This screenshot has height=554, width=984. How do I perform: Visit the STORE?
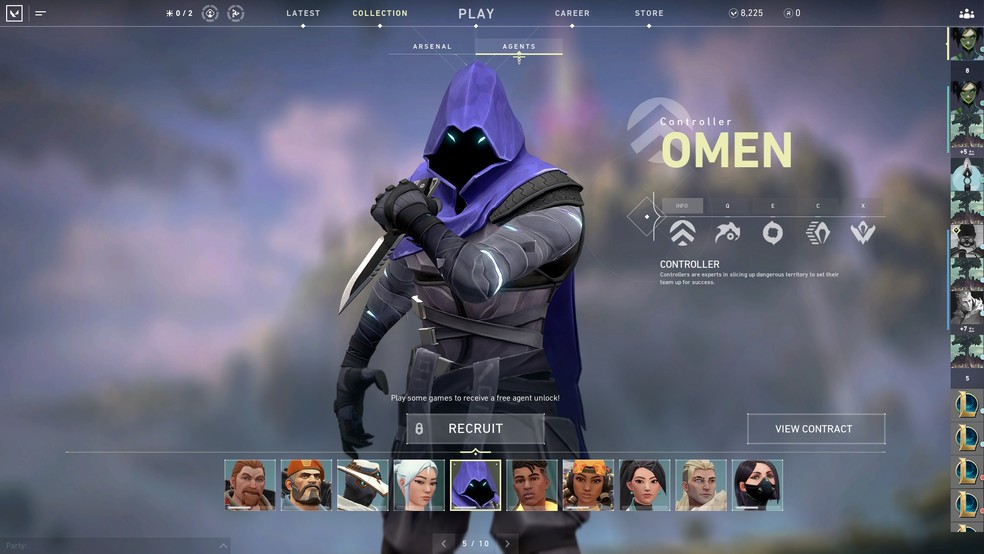[x=648, y=14]
